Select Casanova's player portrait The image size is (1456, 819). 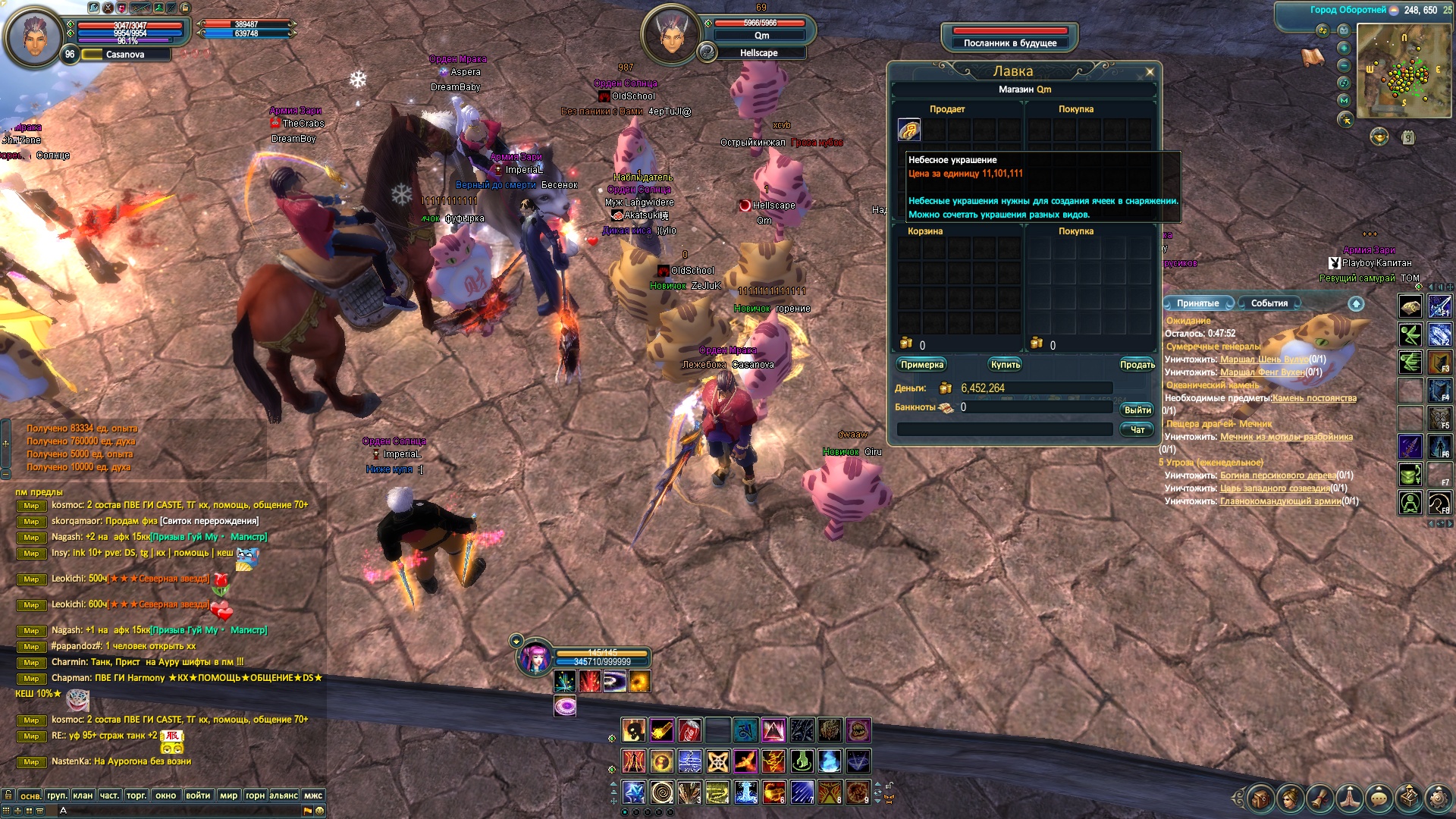33,36
